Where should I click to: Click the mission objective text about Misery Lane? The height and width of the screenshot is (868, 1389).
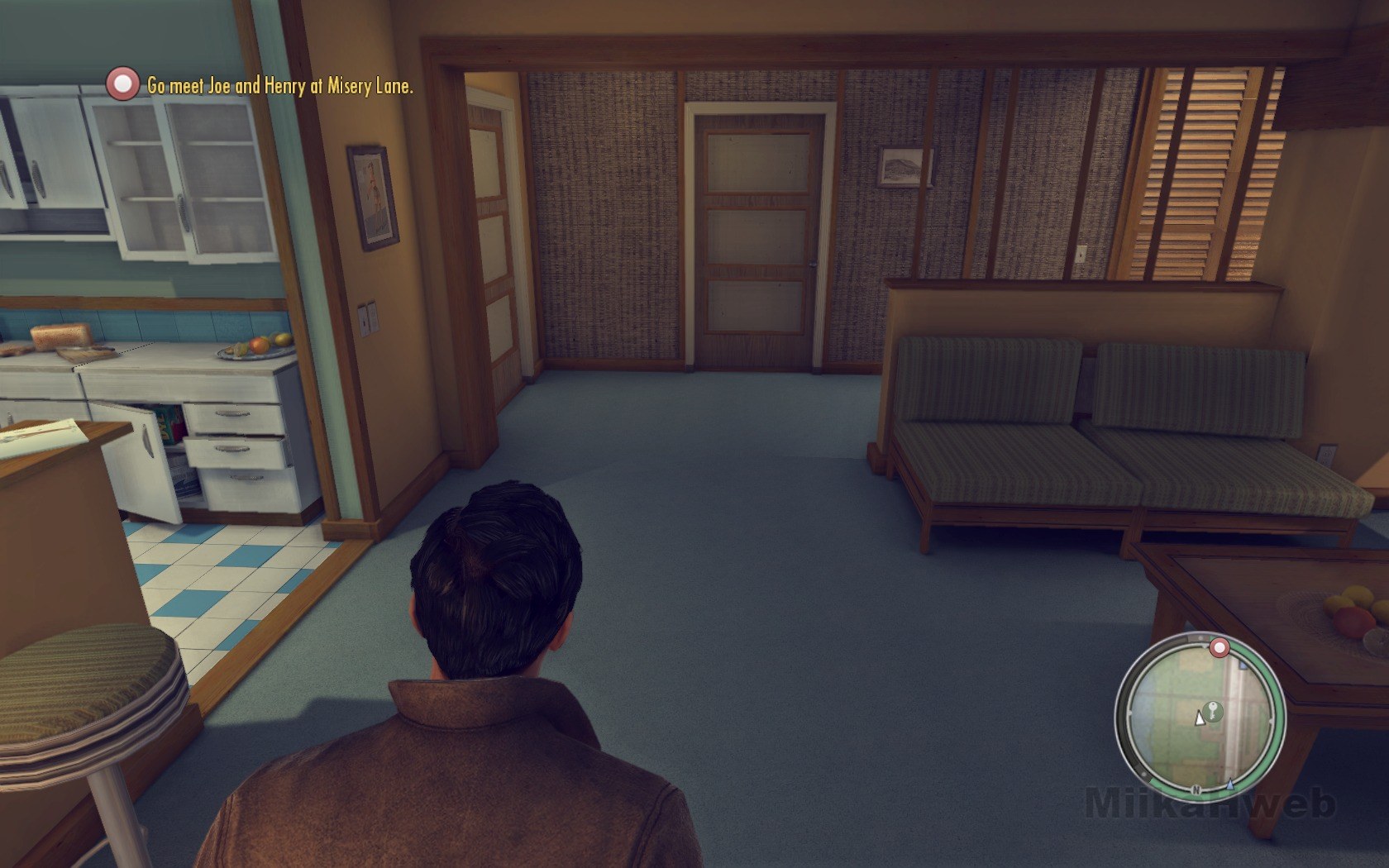click(x=280, y=85)
